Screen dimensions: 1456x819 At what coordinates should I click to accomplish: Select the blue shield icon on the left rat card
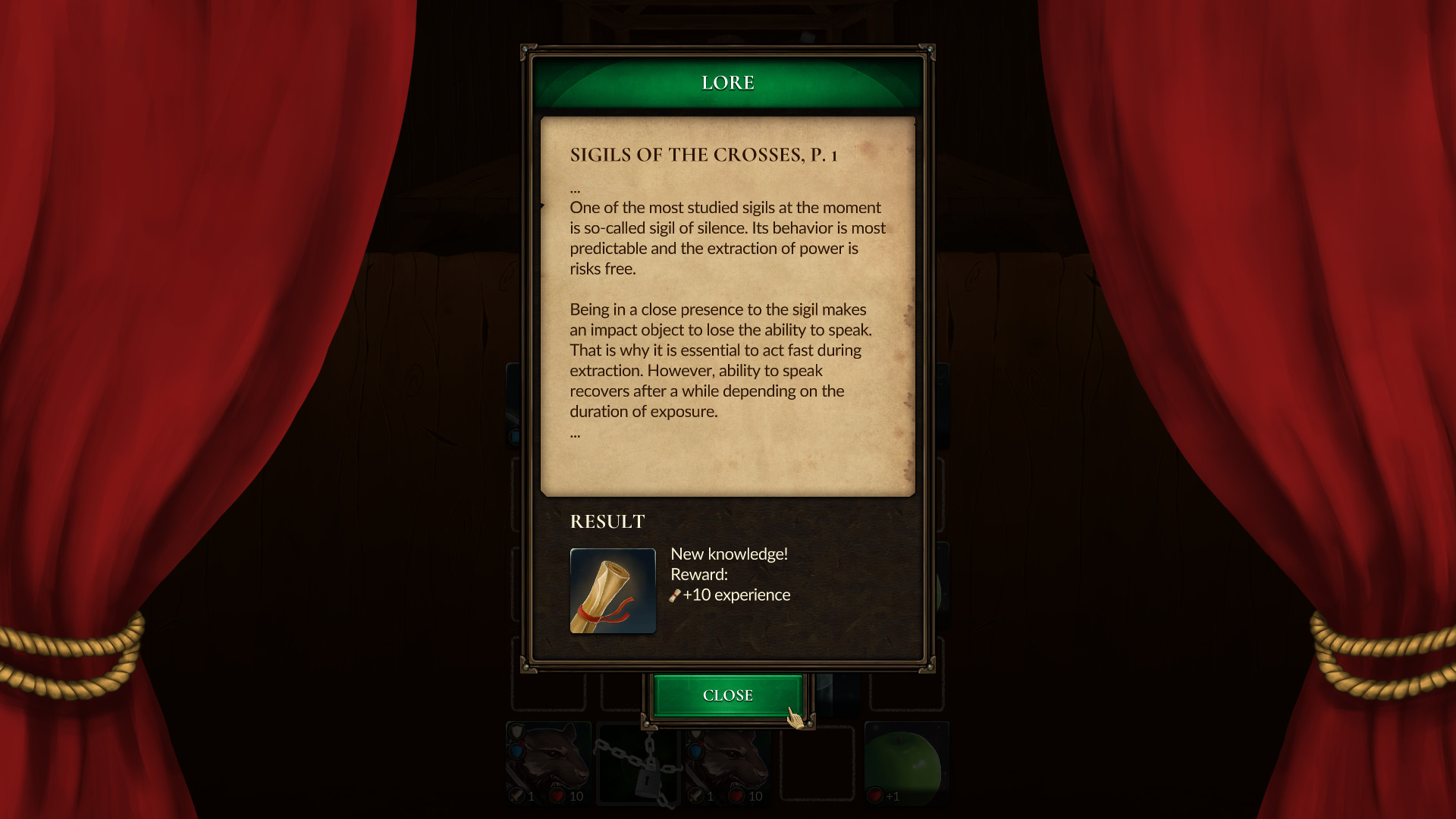click(x=516, y=751)
